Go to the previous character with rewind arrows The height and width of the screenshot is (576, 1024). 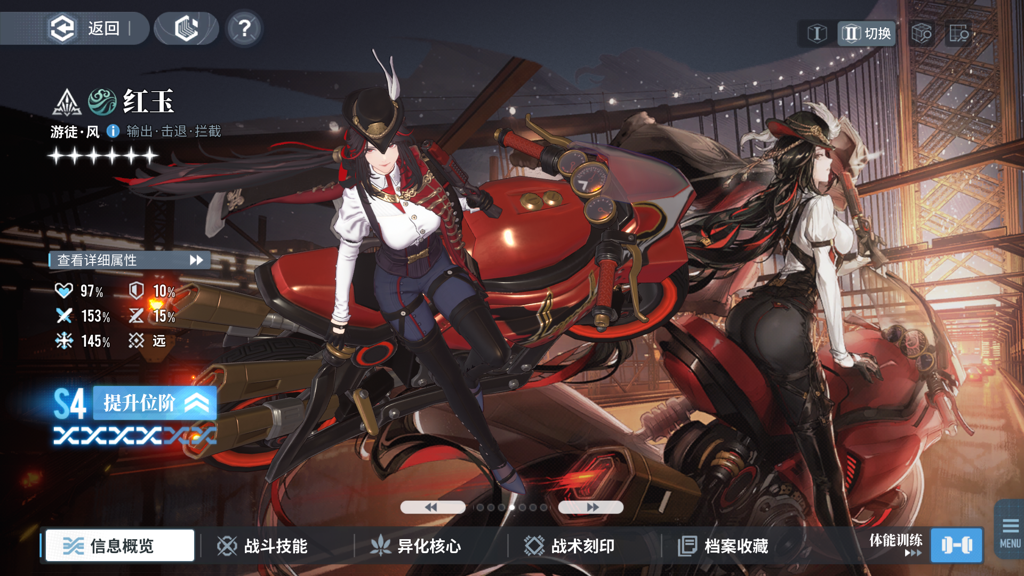click(432, 508)
